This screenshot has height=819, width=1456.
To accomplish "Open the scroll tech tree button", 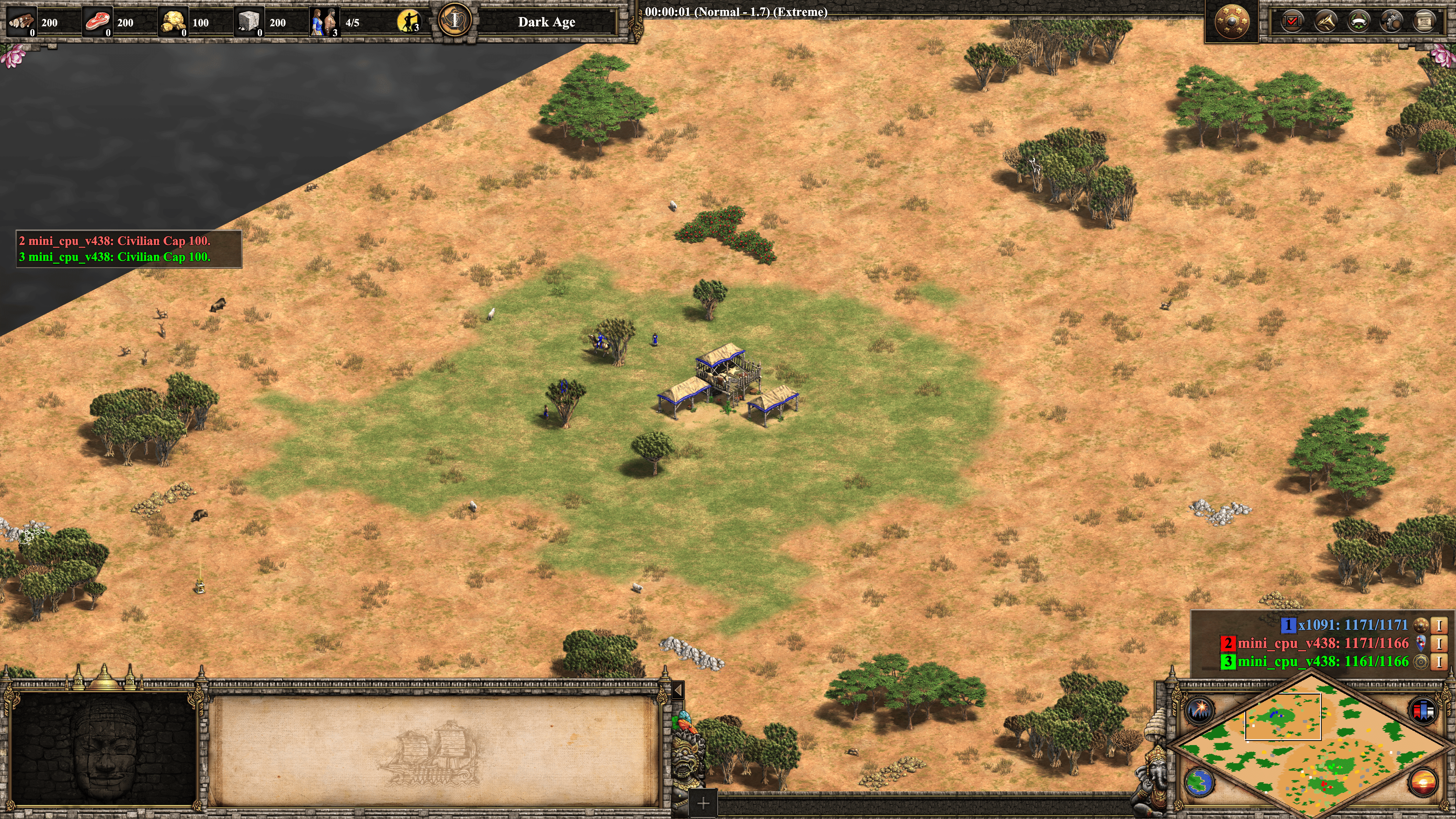I will (1424, 22).
